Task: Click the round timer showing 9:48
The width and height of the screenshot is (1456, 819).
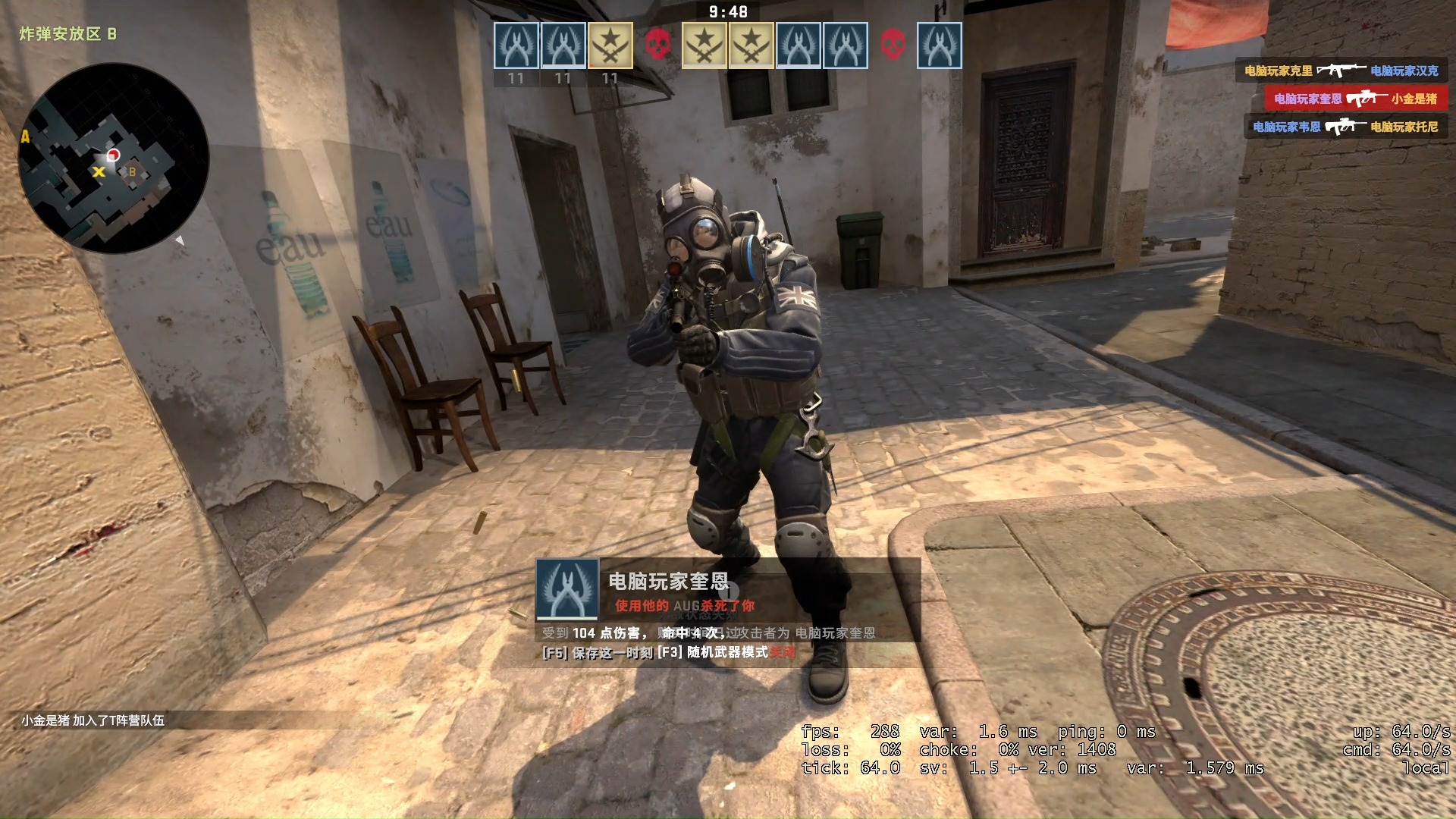Action: pyautogui.click(x=726, y=12)
